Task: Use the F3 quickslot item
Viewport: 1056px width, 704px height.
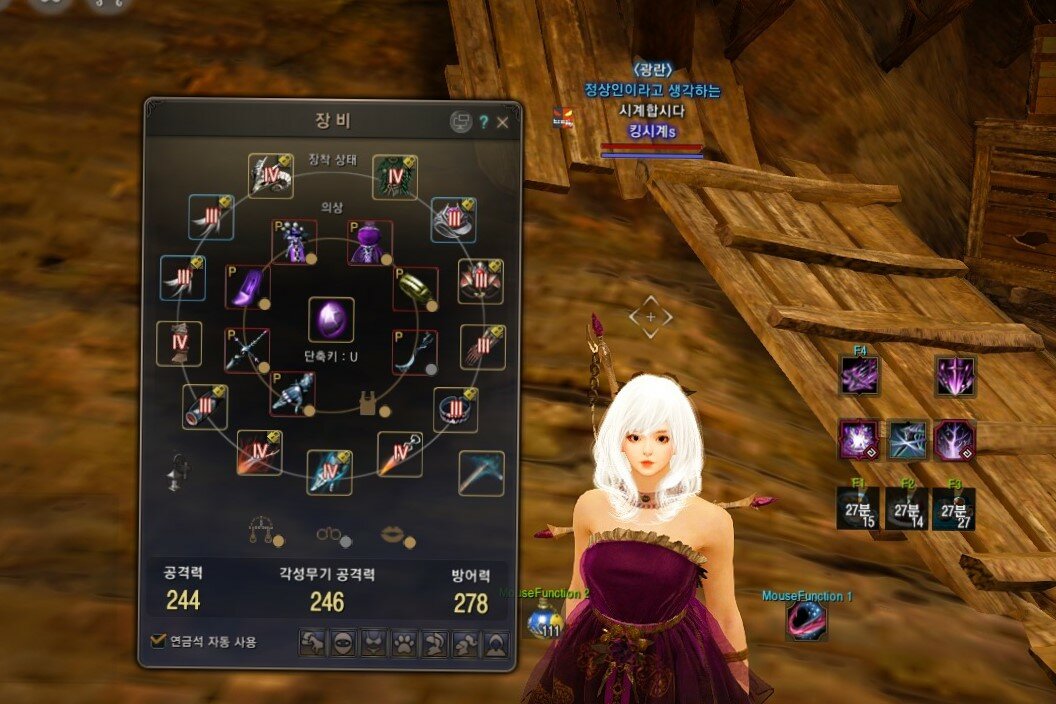Action: [953, 509]
